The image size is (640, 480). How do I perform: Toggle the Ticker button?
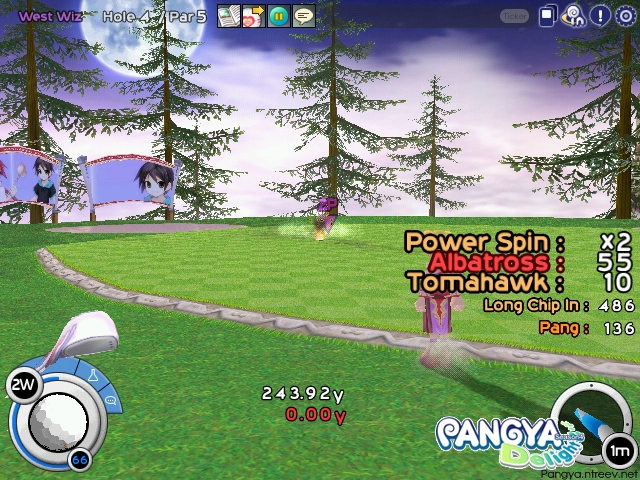514,16
